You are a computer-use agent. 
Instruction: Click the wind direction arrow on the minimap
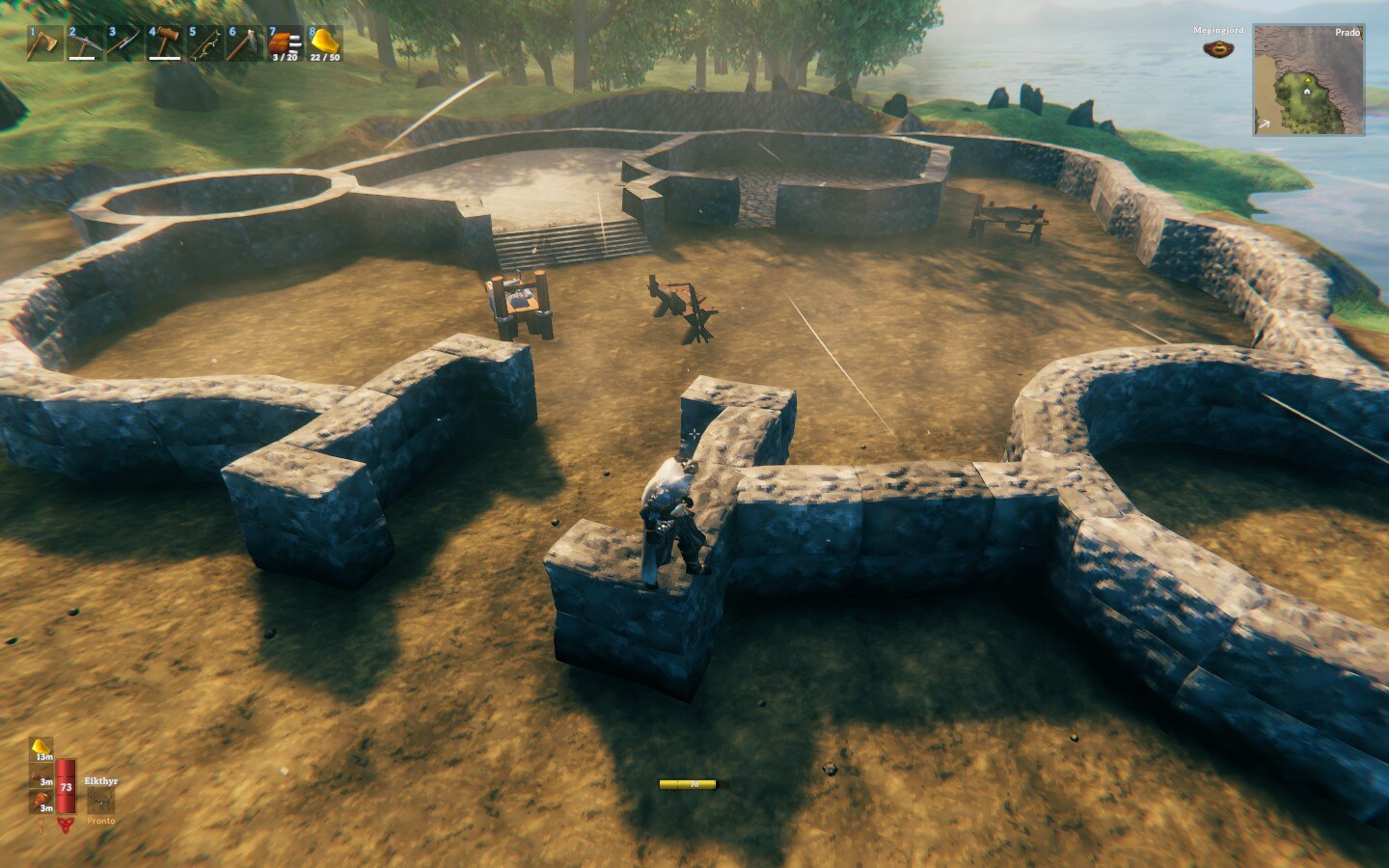(x=1265, y=123)
